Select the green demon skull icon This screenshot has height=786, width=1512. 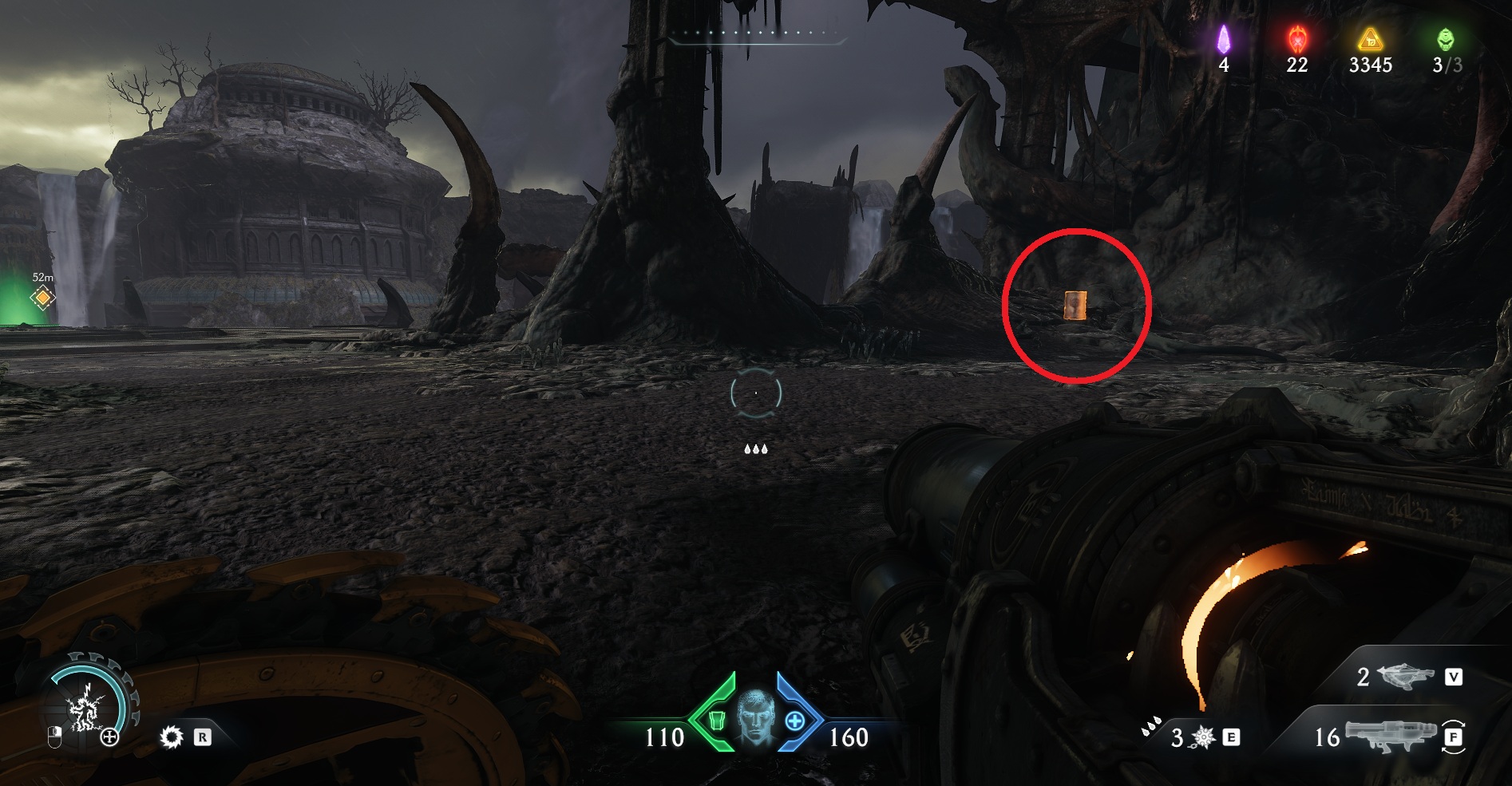pos(1445,38)
